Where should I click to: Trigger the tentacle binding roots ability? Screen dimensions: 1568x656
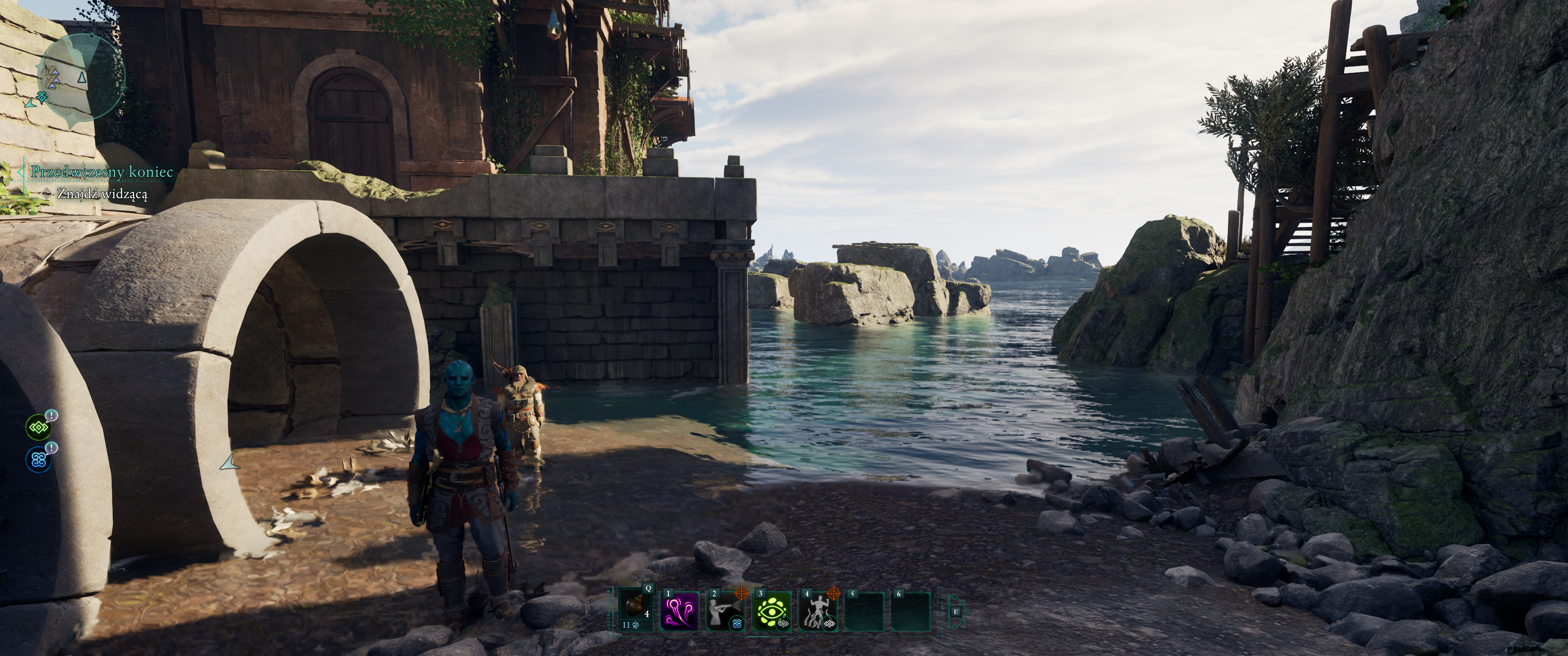tap(818, 610)
